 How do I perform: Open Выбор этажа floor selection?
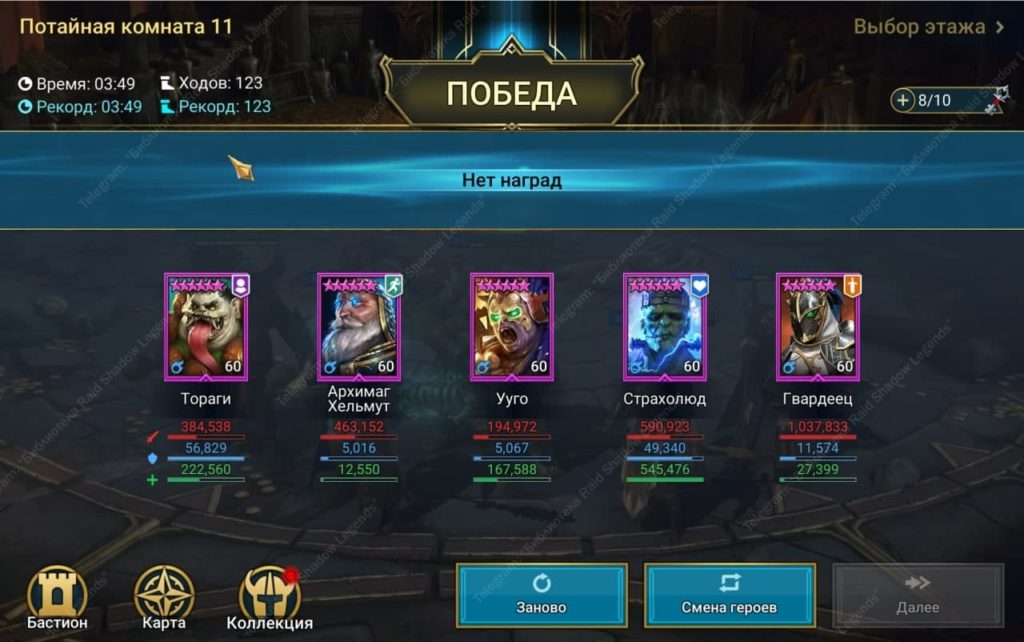click(x=928, y=27)
